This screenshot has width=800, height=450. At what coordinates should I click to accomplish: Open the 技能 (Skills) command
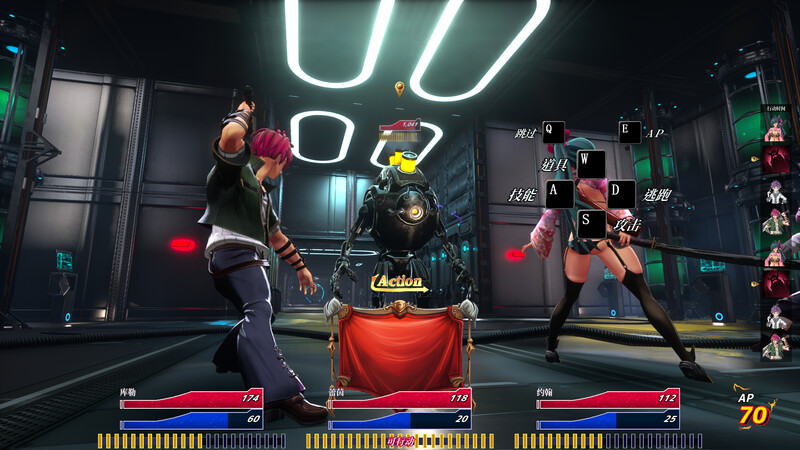[x=559, y=194]
